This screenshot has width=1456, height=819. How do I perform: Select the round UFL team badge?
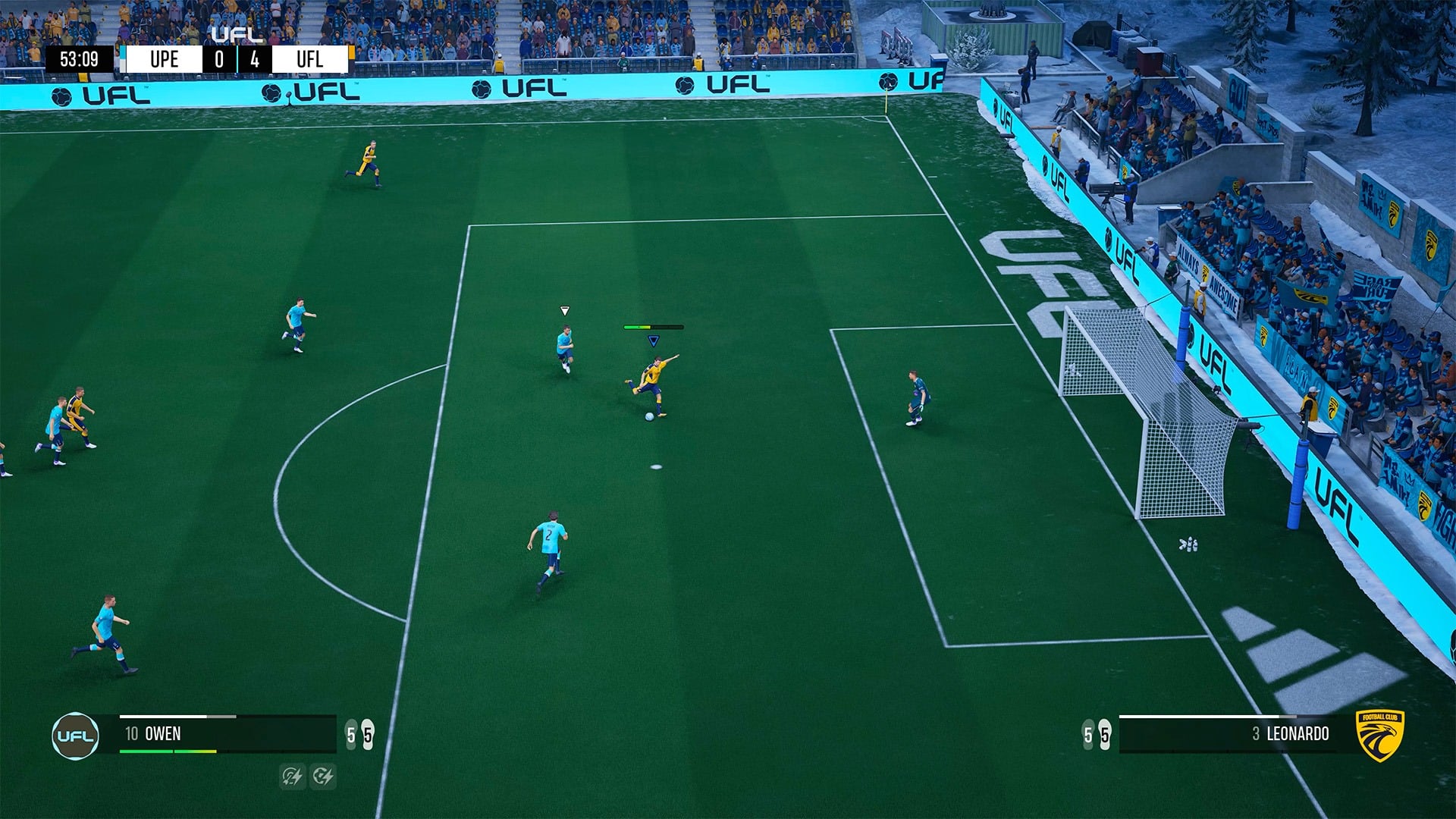[x=75, y=736]
